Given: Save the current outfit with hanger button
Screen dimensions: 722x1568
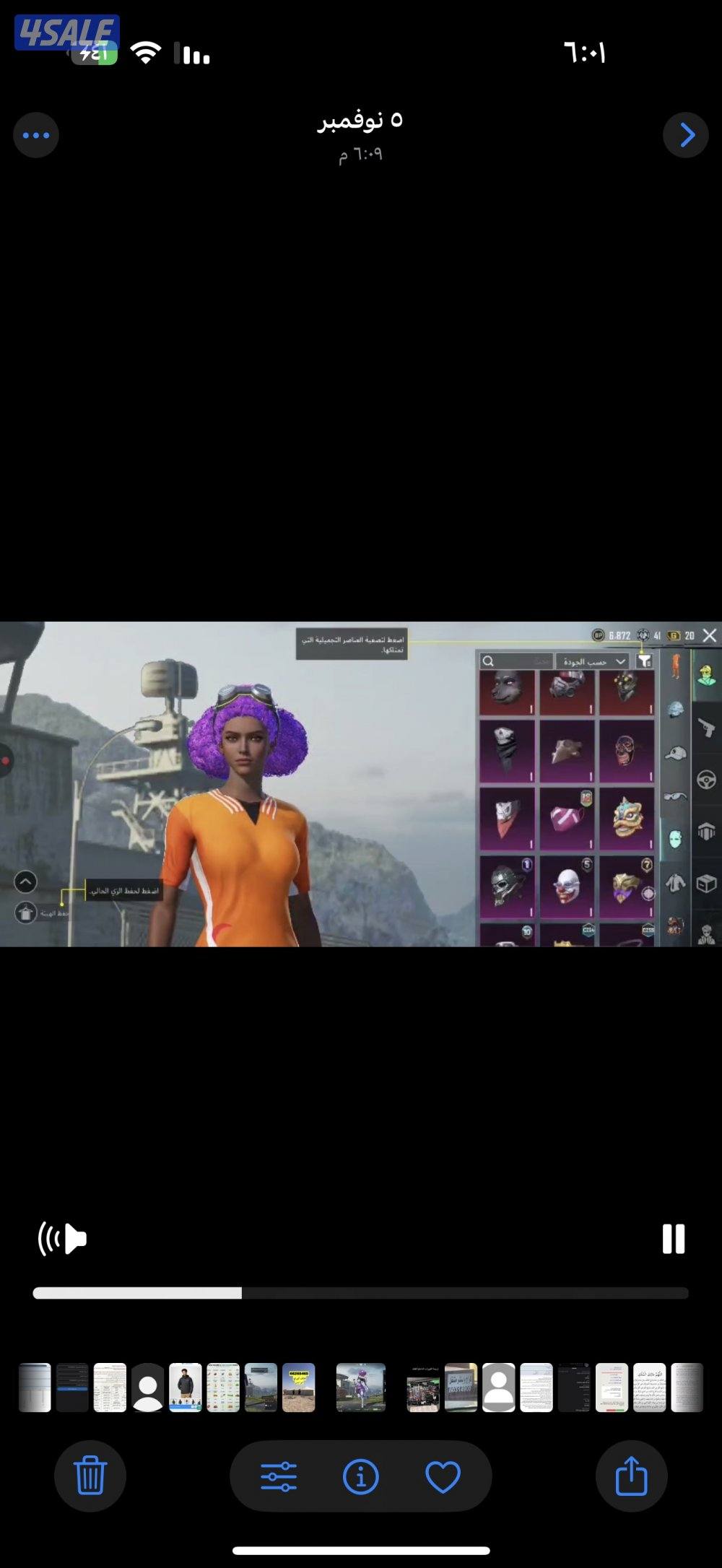Looking at the screenshot, I should point(25,913).
